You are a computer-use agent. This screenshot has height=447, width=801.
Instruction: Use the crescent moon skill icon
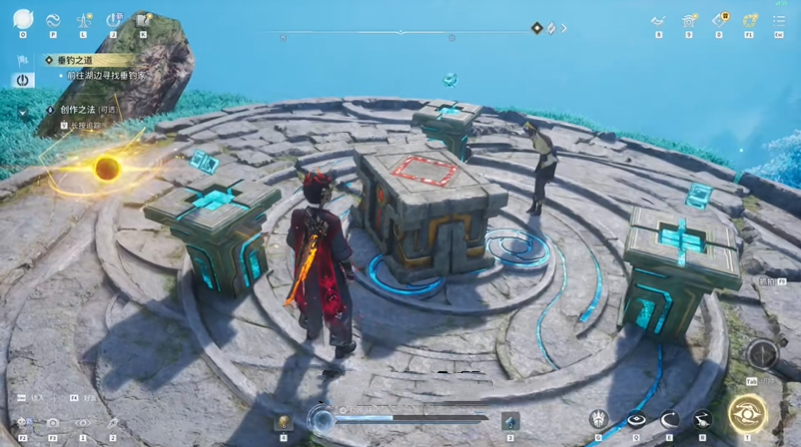click(669, 420)
